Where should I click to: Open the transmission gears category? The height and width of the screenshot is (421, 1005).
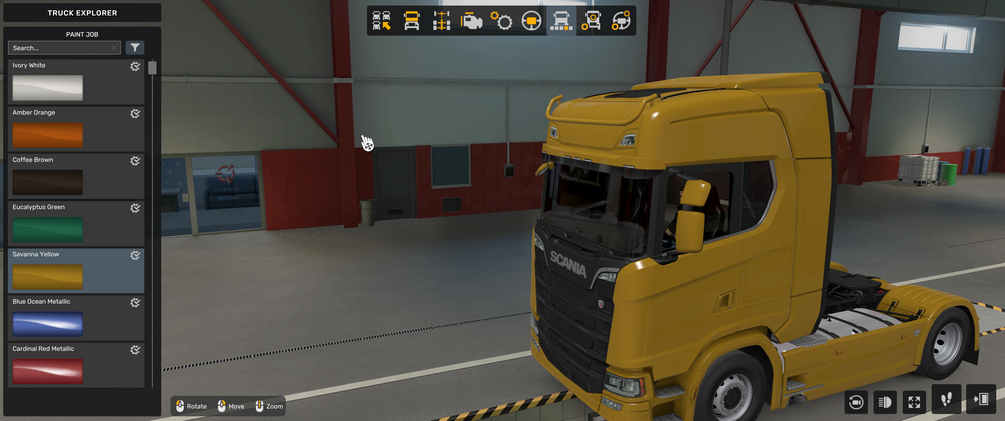coord(501,21)
